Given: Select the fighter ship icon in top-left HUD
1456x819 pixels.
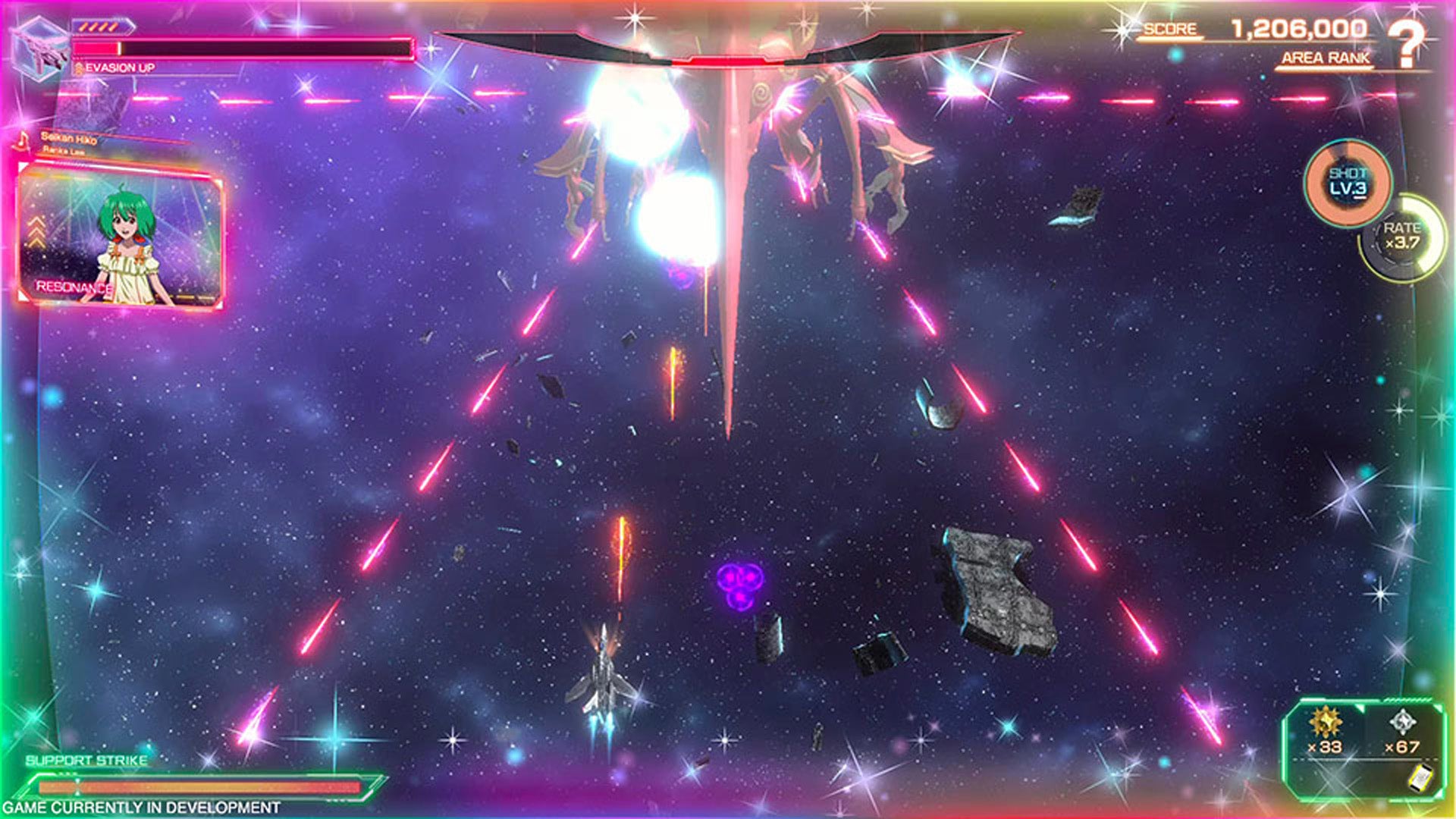Looking at the screenshot, I should tap(42, 45).
